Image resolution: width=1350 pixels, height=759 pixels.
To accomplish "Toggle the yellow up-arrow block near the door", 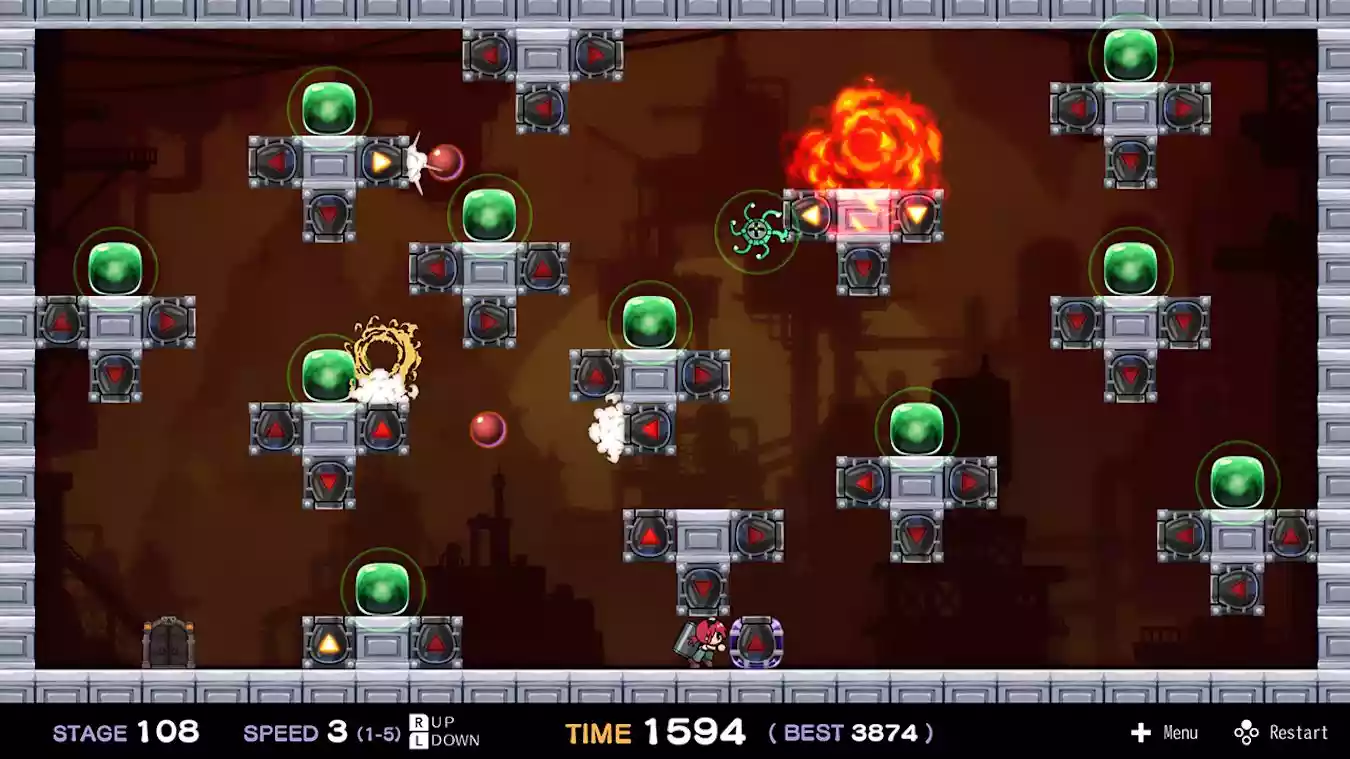I will (330, 640).
